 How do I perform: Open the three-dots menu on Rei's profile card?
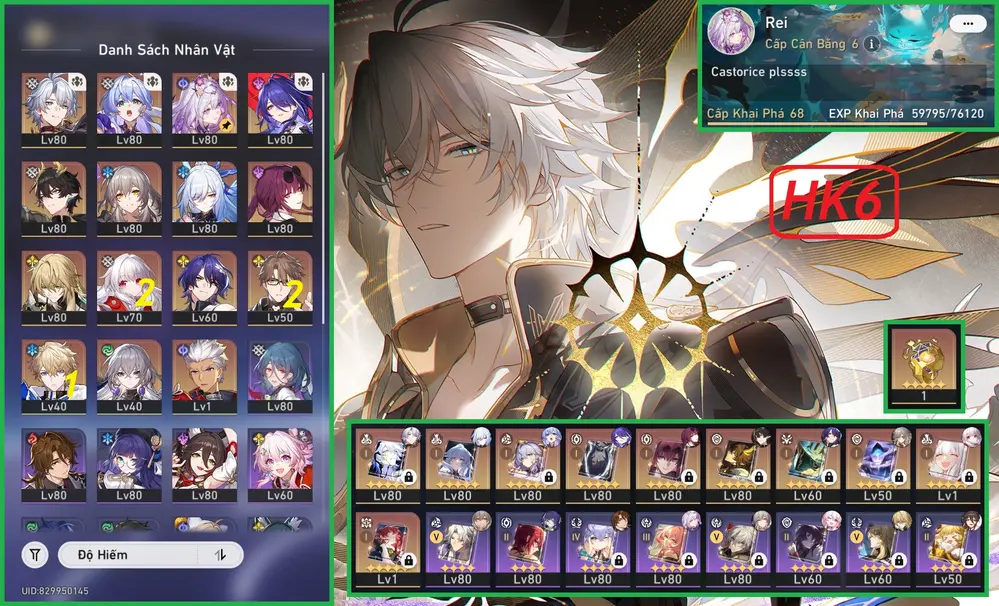pos(964,23)
